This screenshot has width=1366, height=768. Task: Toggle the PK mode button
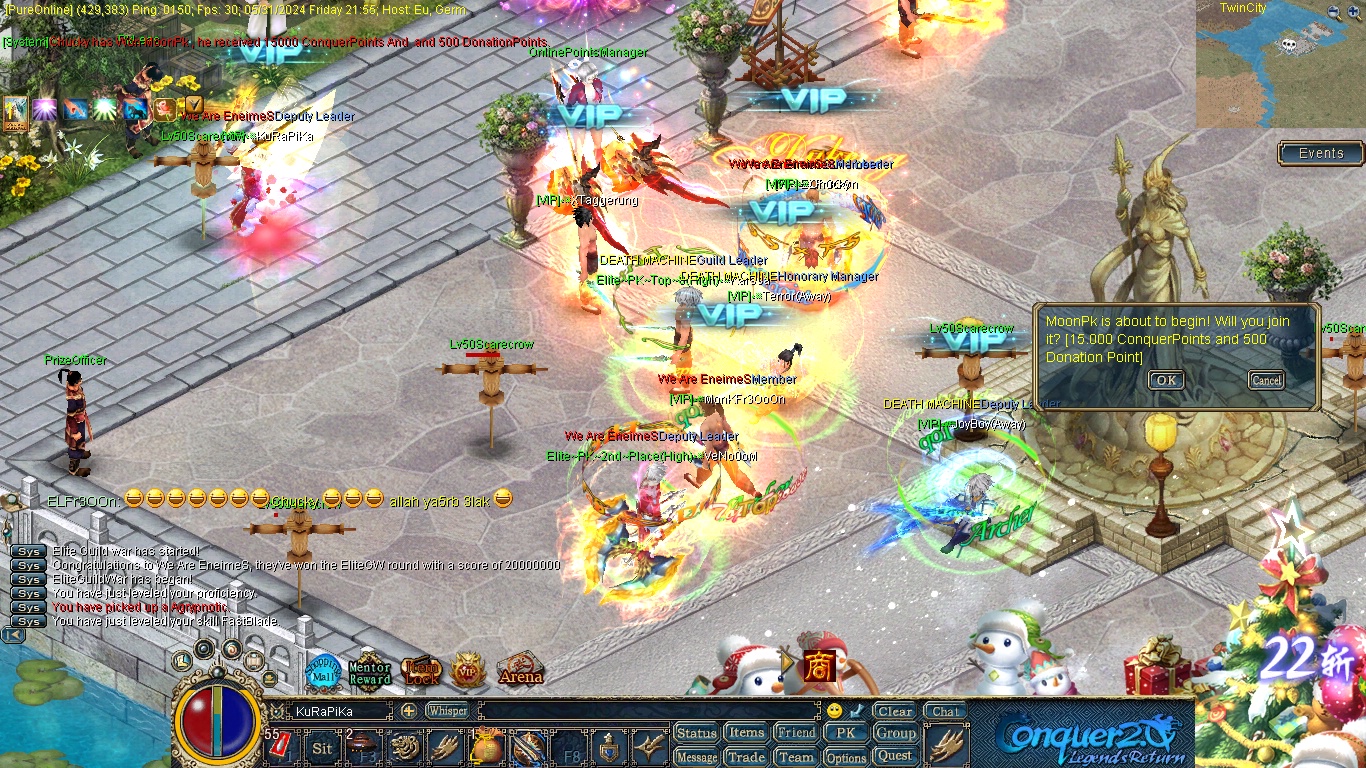point(846,733)
